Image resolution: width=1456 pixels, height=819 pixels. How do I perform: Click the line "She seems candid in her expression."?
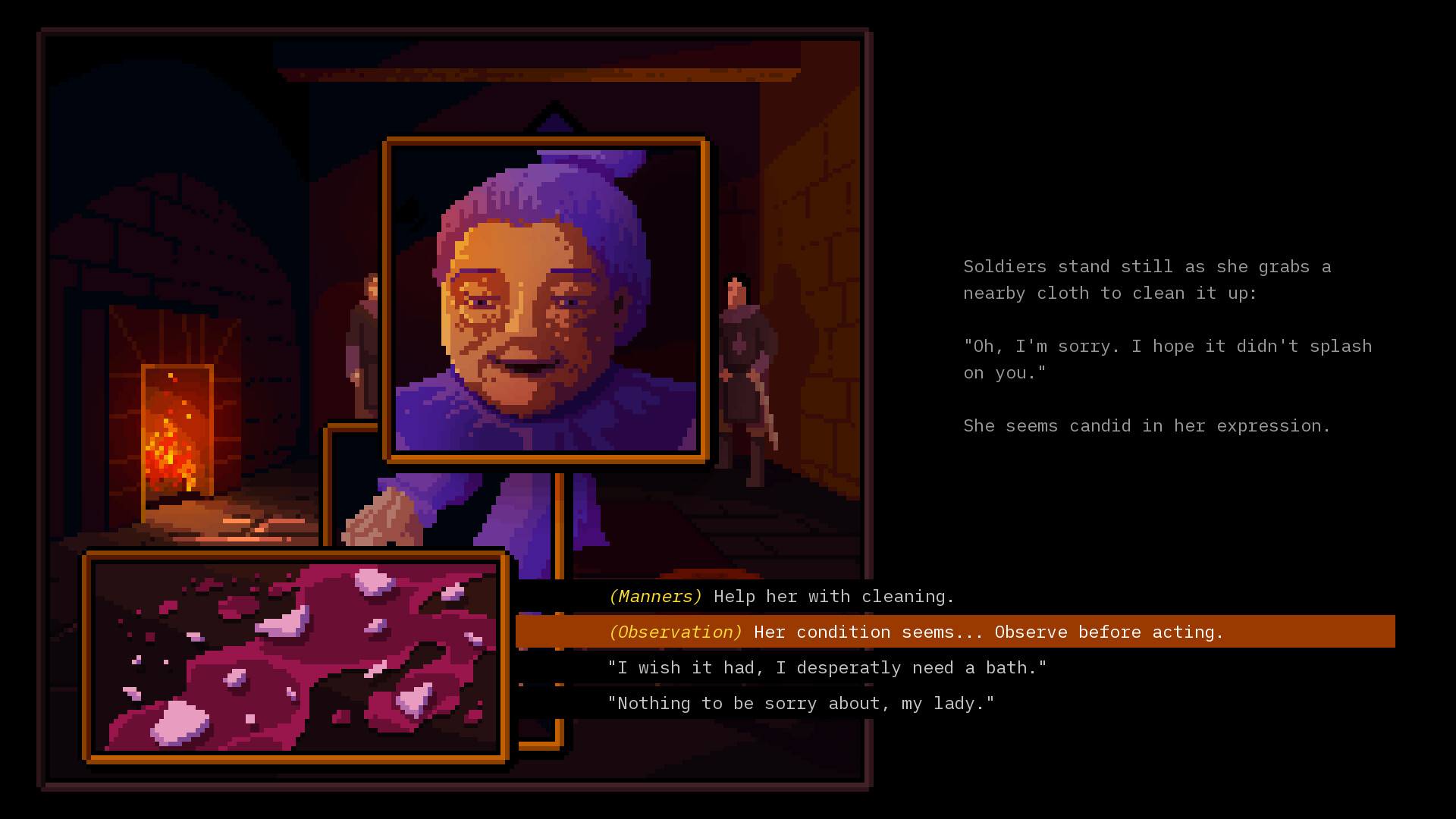pos(1145,425)
